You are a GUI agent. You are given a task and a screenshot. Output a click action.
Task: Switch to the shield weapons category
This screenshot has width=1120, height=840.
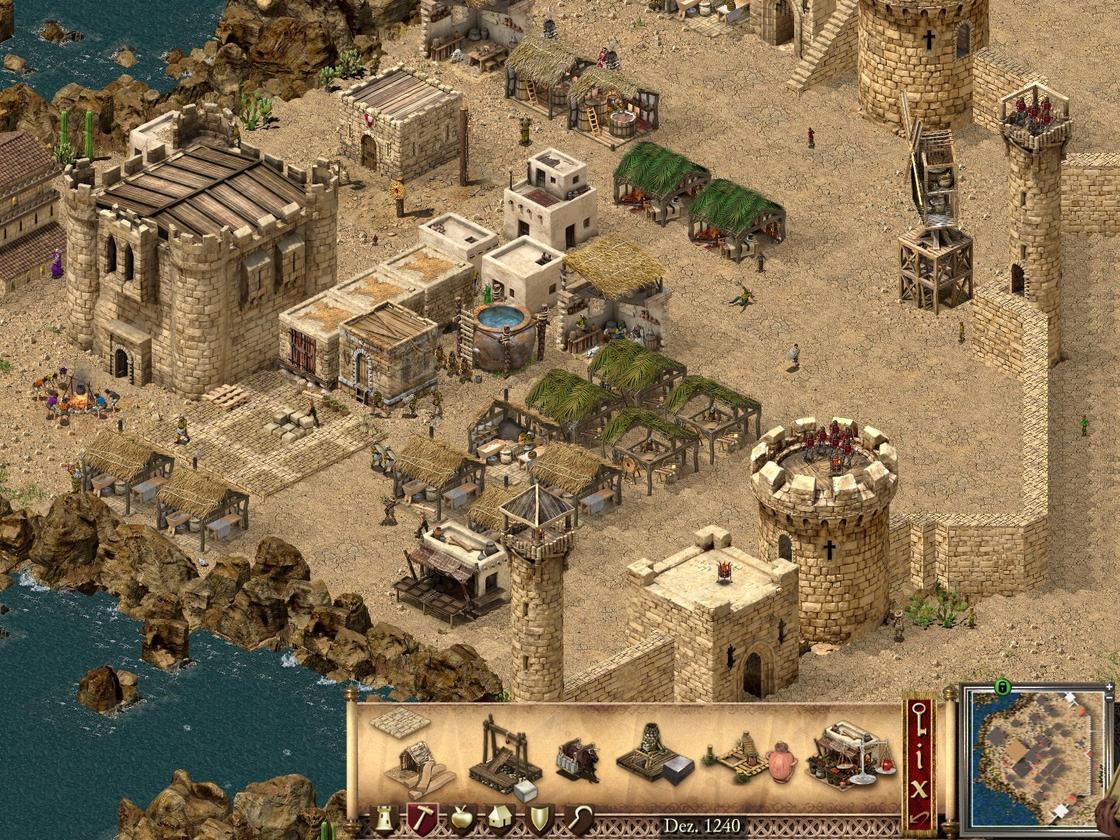pos(539,820)
